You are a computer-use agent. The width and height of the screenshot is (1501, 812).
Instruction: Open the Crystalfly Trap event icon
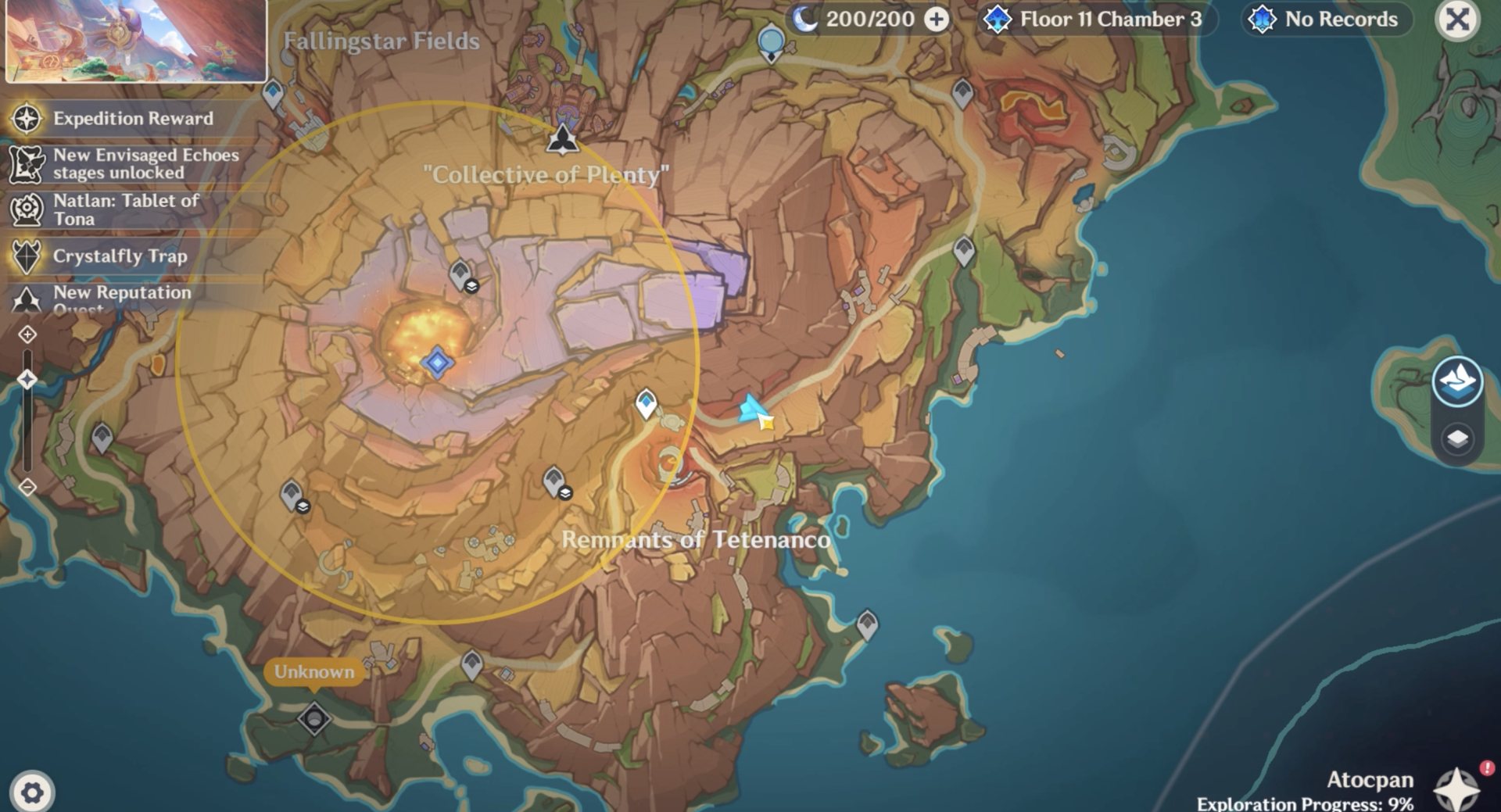(26, 256)
